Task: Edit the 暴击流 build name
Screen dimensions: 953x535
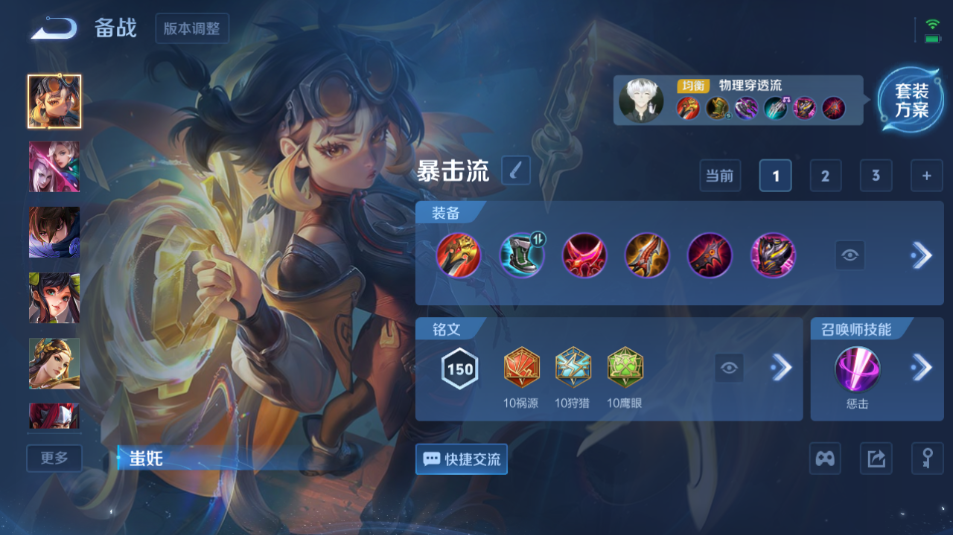Action: click(x=516, y=171)
